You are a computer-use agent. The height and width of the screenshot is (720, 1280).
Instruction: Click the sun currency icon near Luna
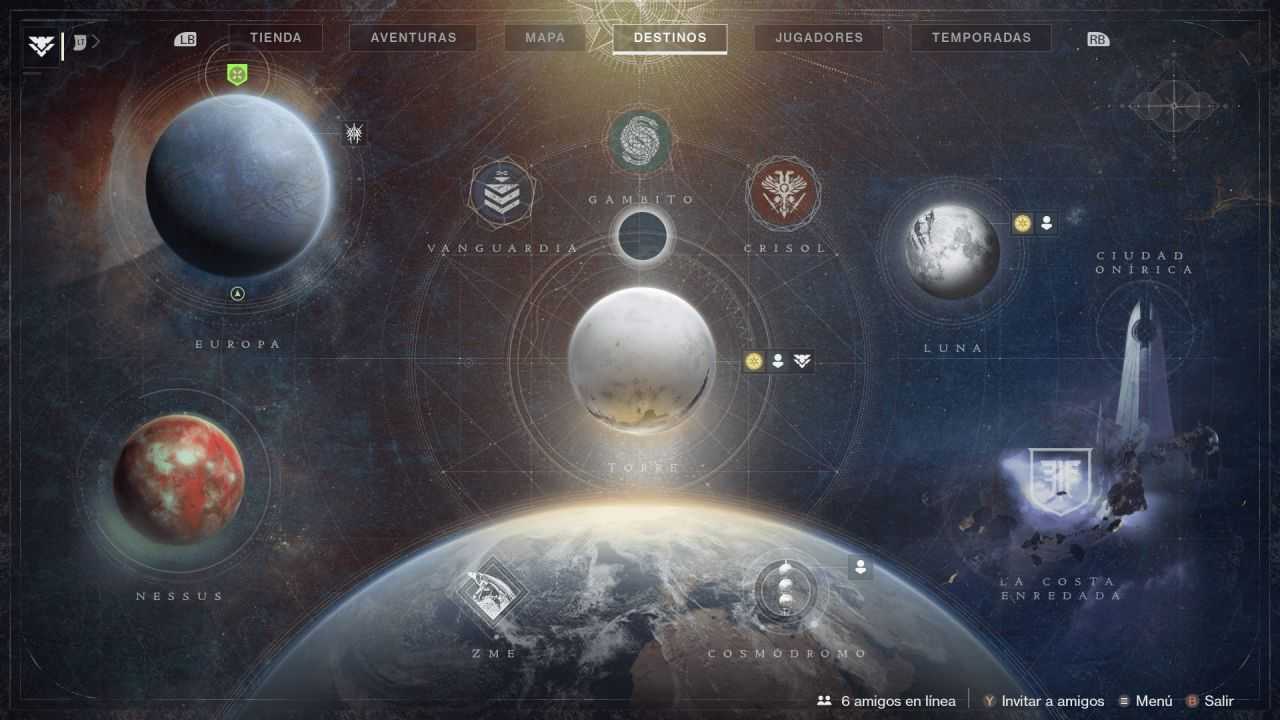pyautogui.click(x=1021, y=224)
